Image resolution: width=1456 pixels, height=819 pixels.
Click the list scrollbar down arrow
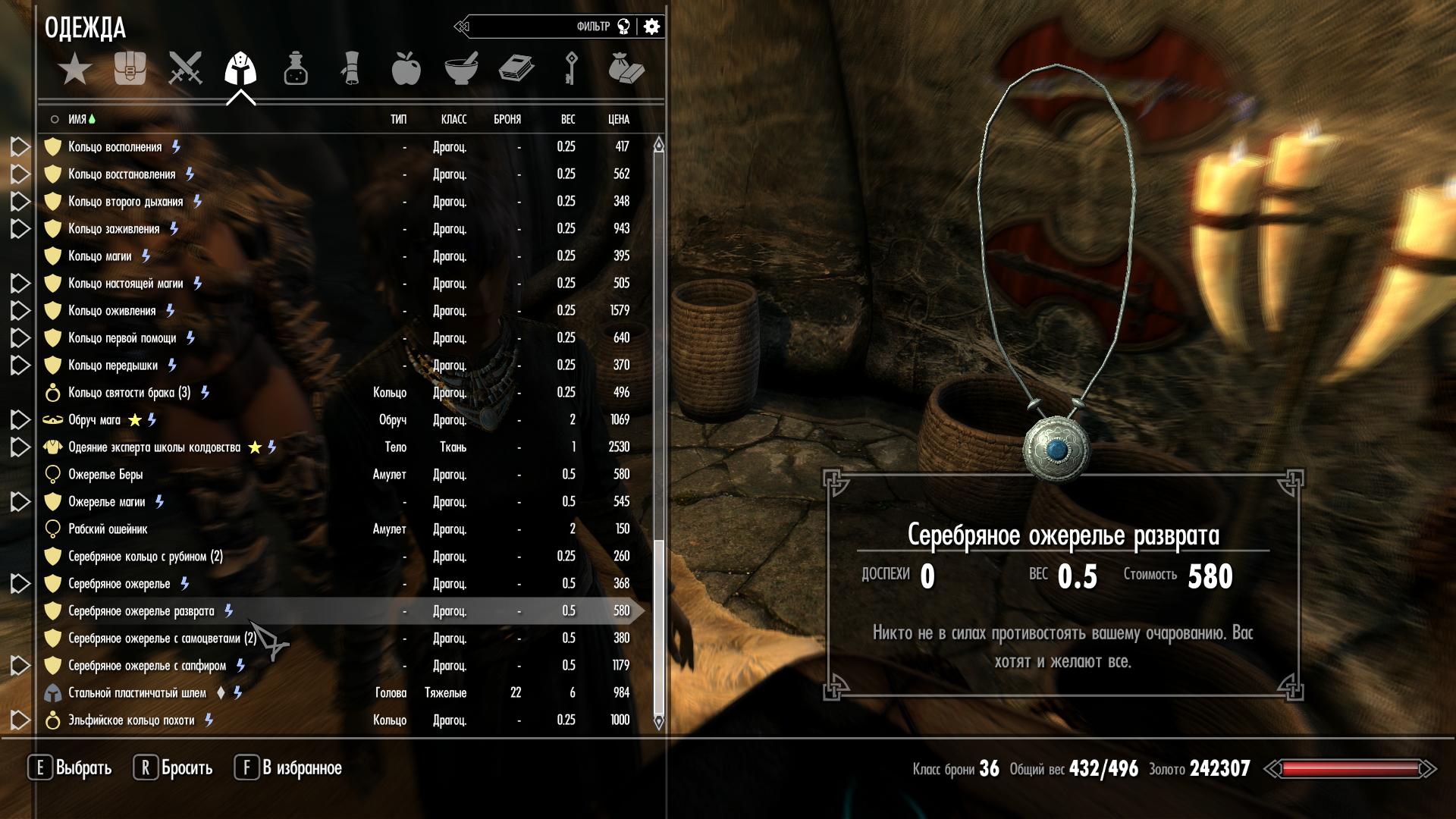coord(658,722)
